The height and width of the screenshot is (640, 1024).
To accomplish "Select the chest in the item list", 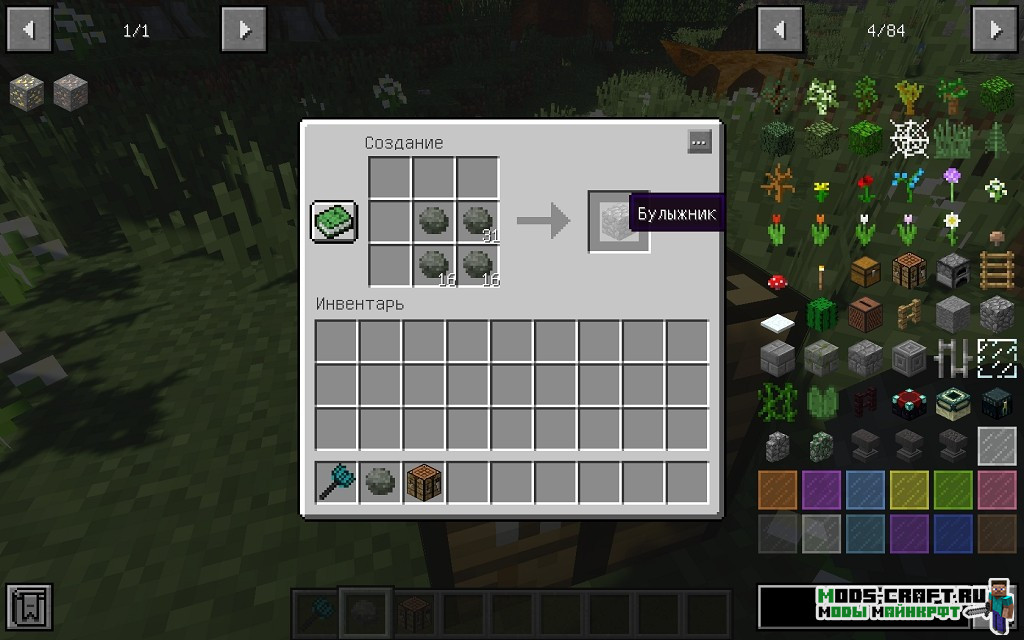I will pos(866,271).
